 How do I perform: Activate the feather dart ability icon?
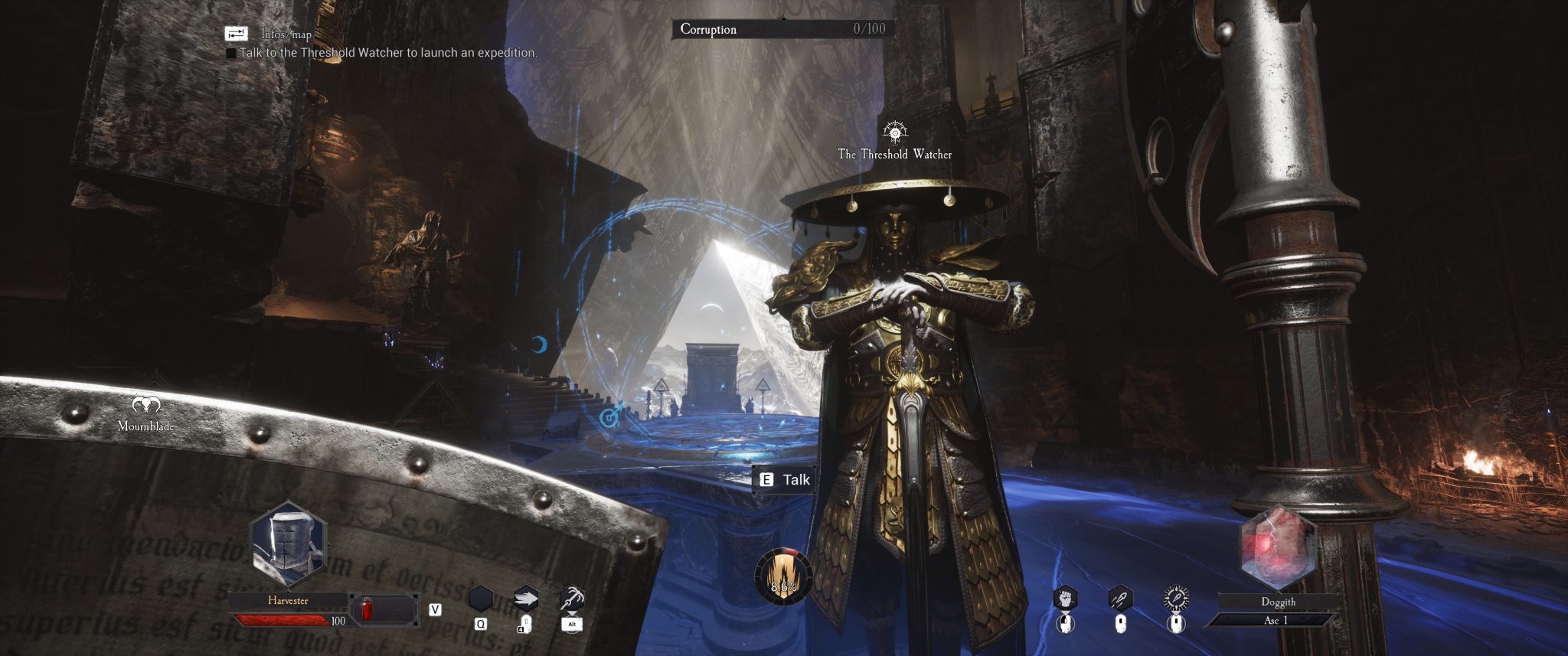coord(1120,598)
